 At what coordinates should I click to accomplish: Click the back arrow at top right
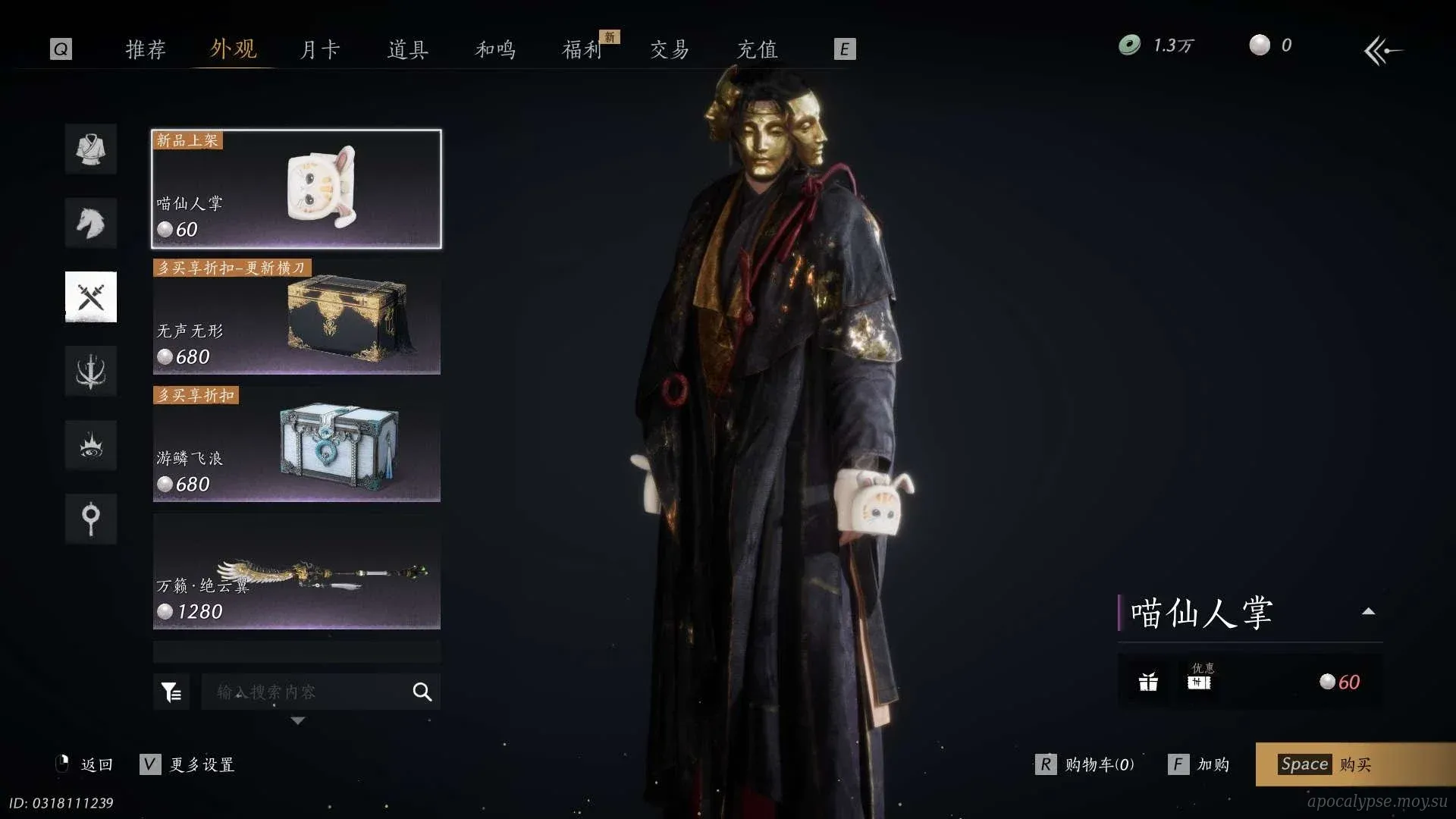1382,51
